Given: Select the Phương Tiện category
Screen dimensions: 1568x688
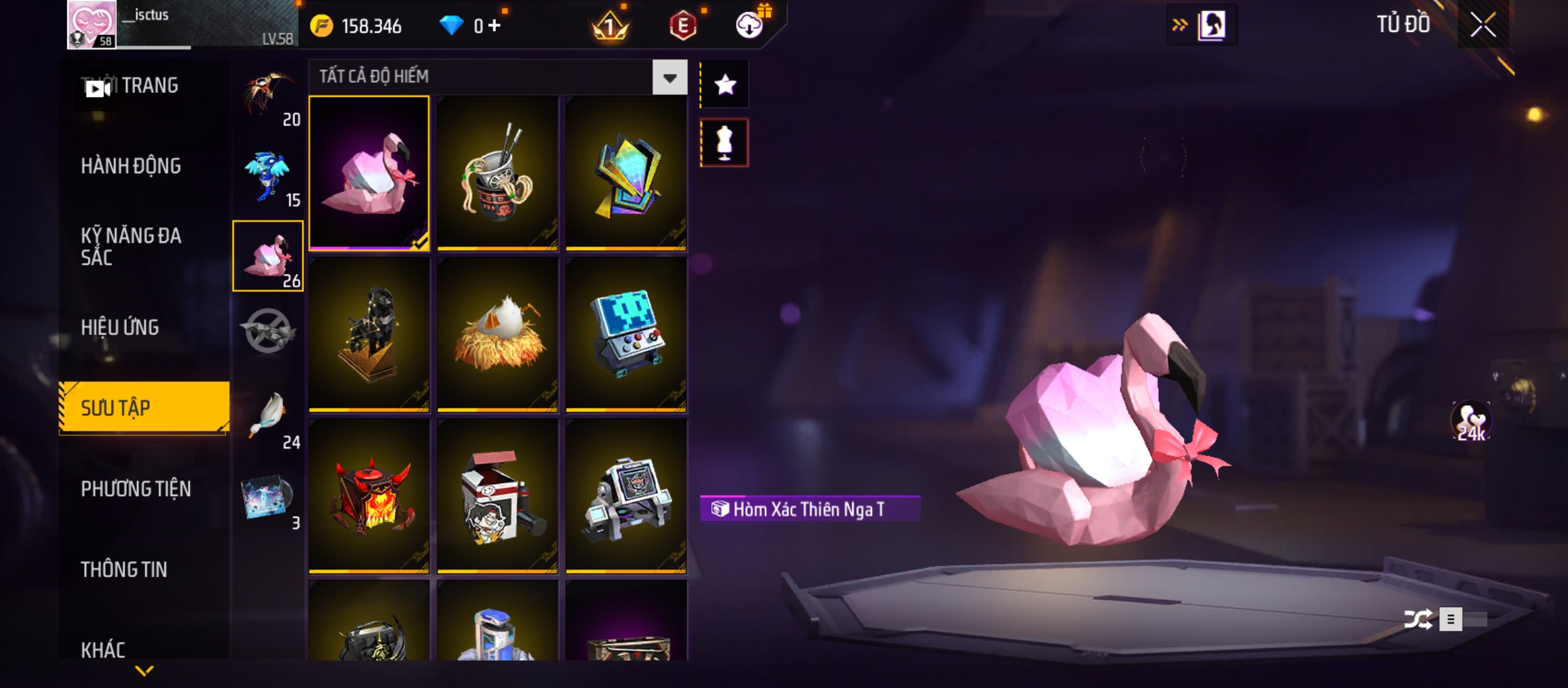Looking at the screenshot, I should point(136,489).
